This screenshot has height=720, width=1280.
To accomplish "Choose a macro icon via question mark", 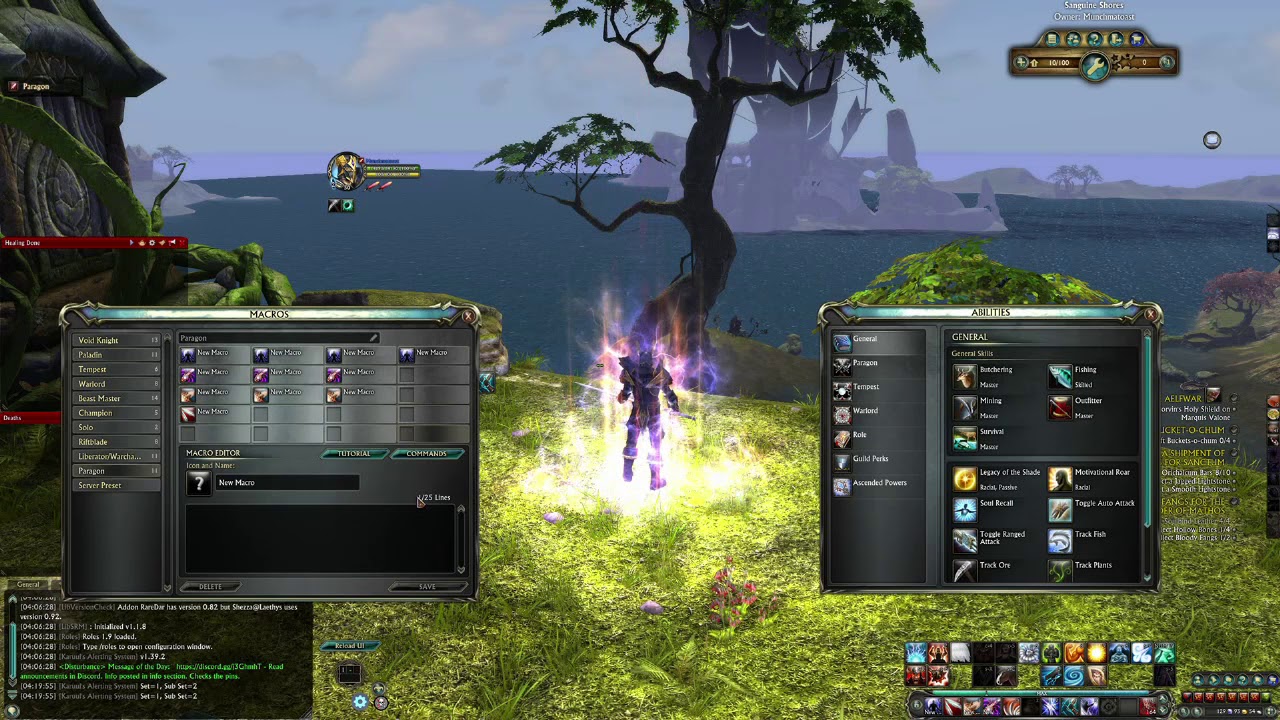I will pos(198,483).
